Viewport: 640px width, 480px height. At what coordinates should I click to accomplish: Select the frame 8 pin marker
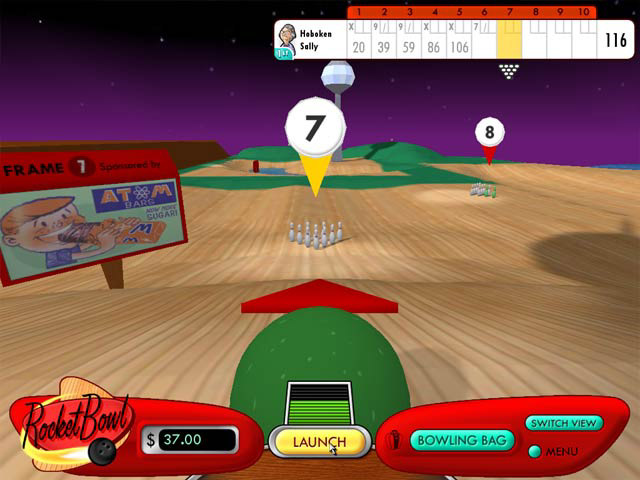pyautogui.click(x=489, y=133)
